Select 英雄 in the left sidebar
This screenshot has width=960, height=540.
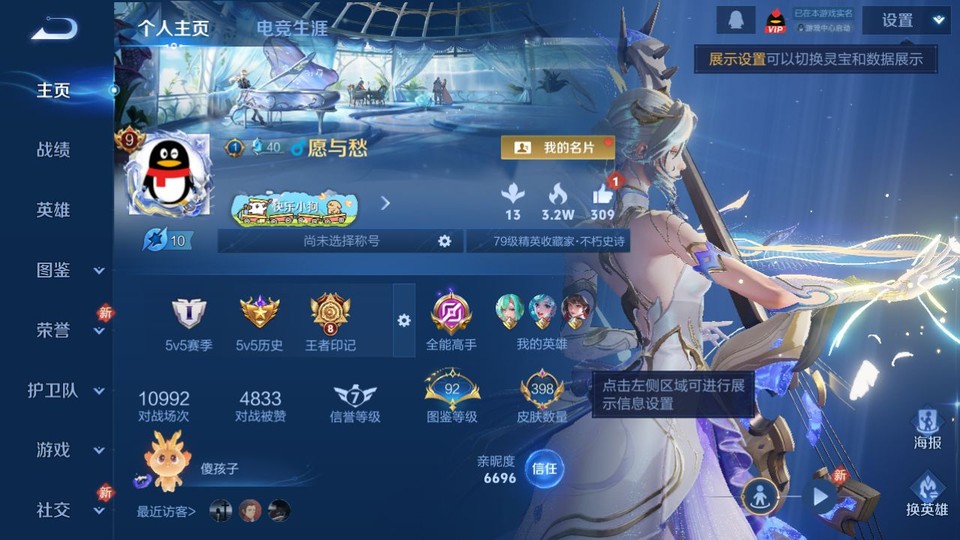point(54,210)
